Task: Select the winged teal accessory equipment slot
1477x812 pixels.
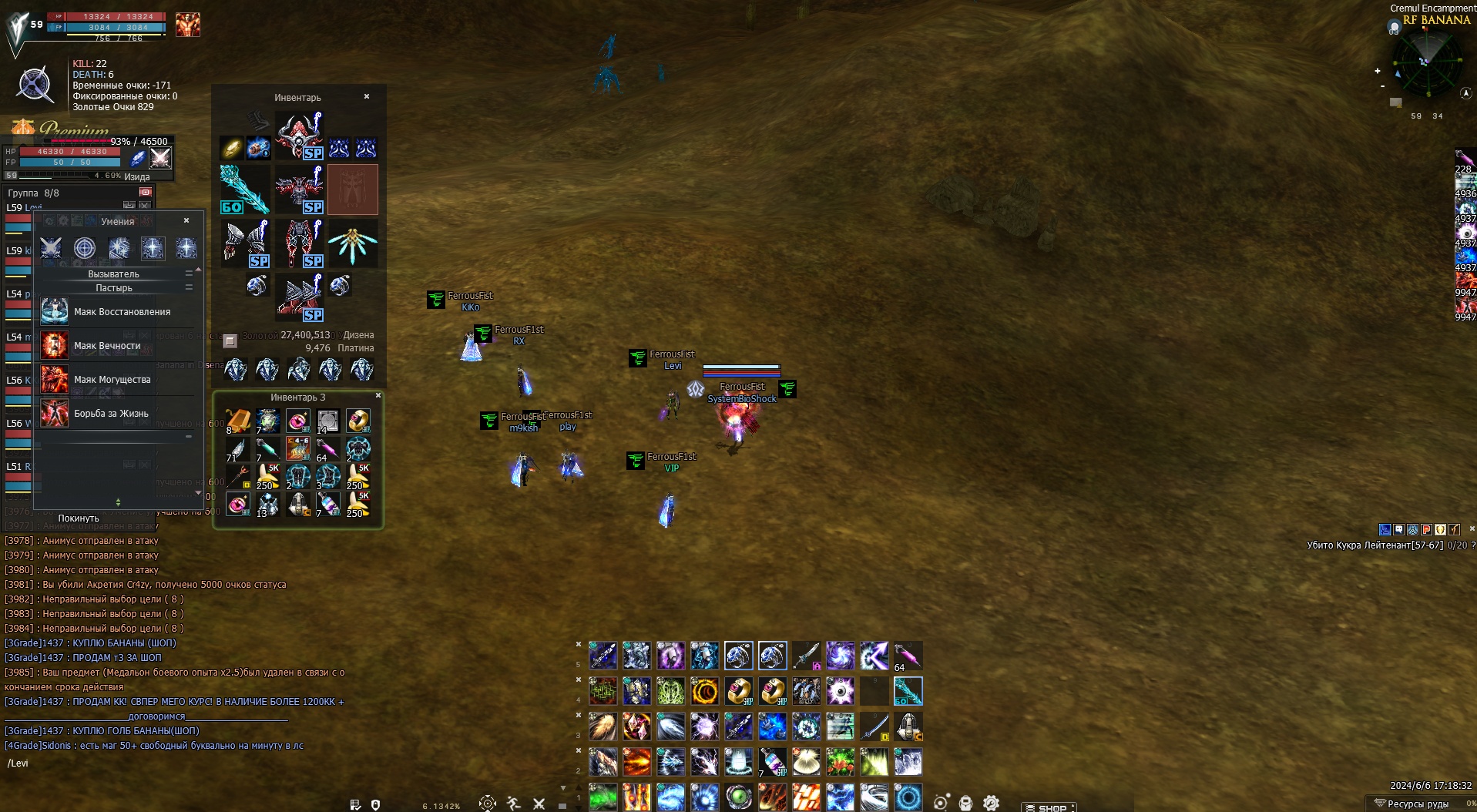Action: coord(352,243)
